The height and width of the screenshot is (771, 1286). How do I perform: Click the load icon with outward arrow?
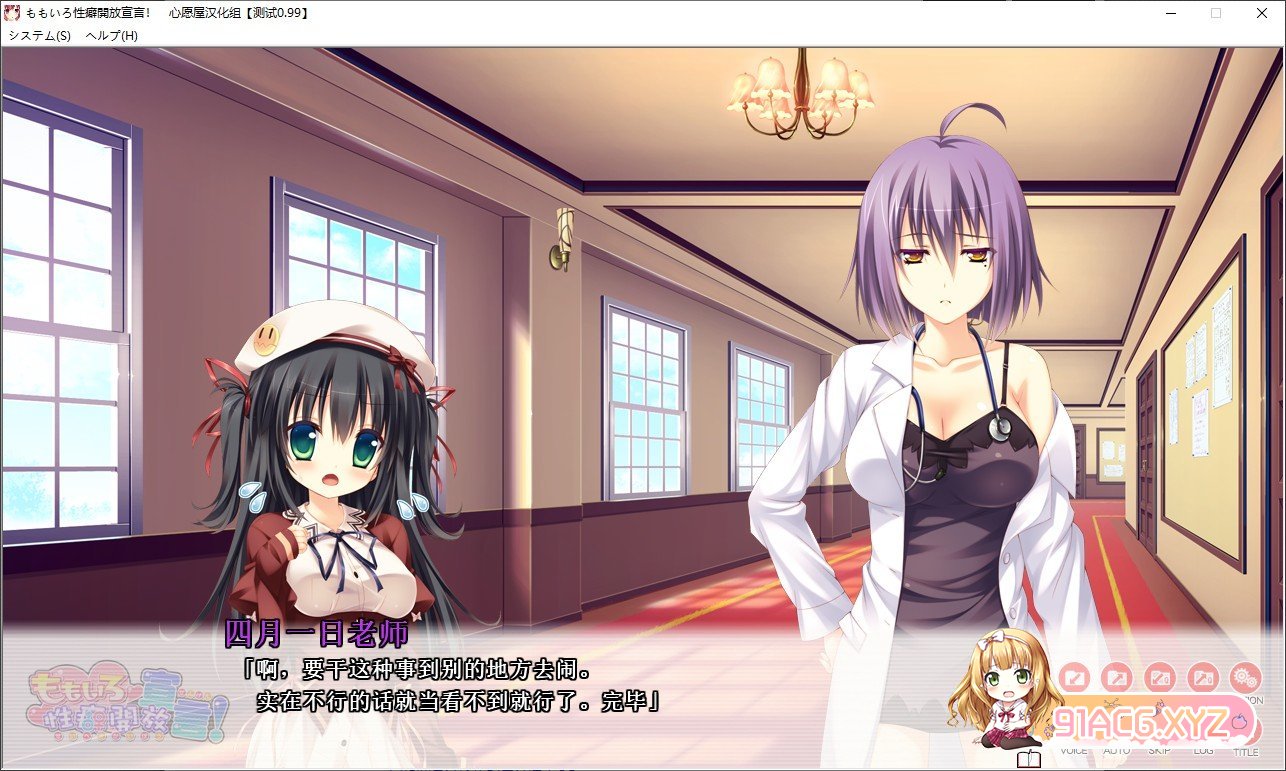(x=1116, y=679)
